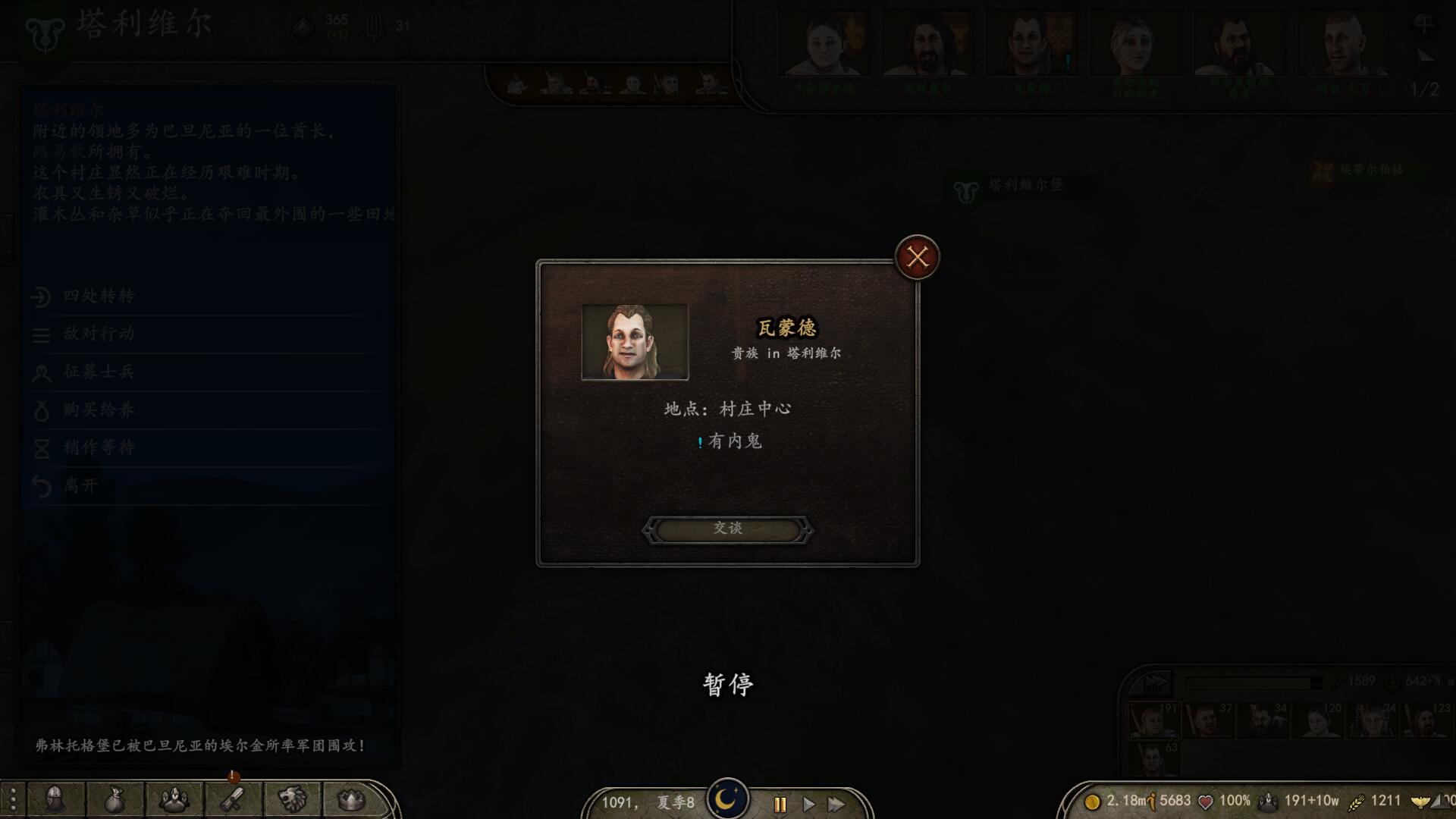This screenshot has width=1456, height=819.
Task: Click the gold denars coin icon
Action: pyautogui.click(x=1094, y=801)
